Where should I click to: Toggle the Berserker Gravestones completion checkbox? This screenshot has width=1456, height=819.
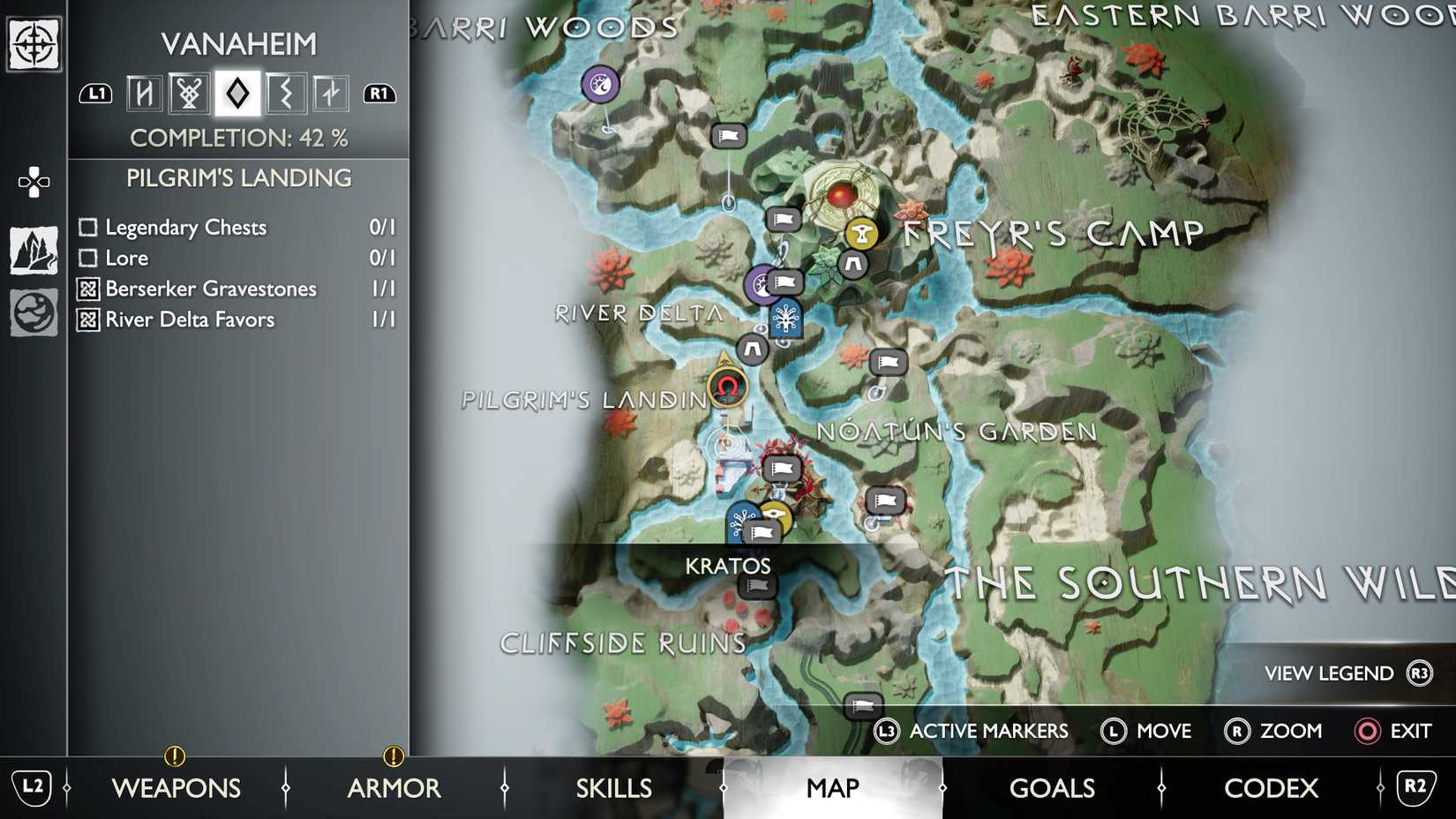click(x=87, y=289)
